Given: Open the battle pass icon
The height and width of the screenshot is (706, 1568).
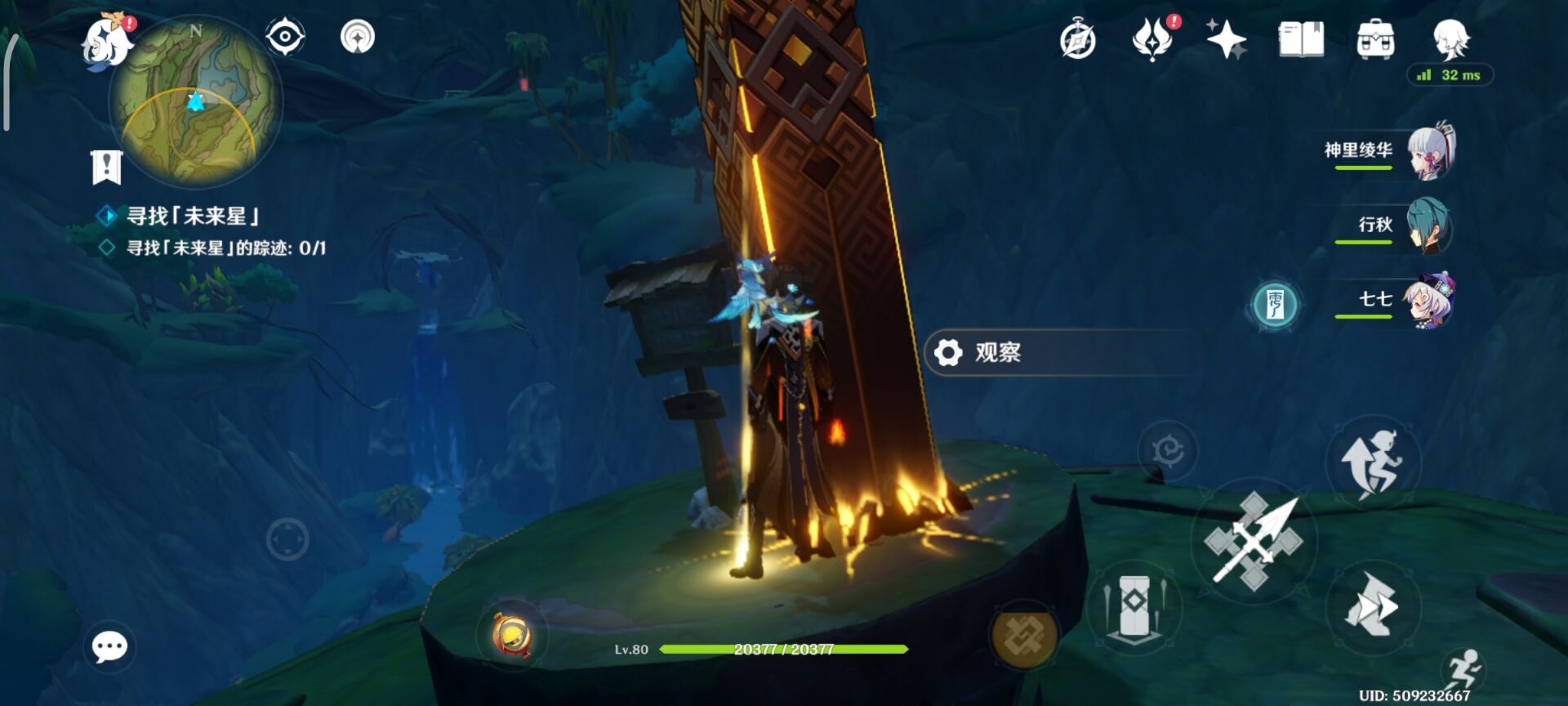Looking at the screenshot, I should click(x=1152, y=38).
